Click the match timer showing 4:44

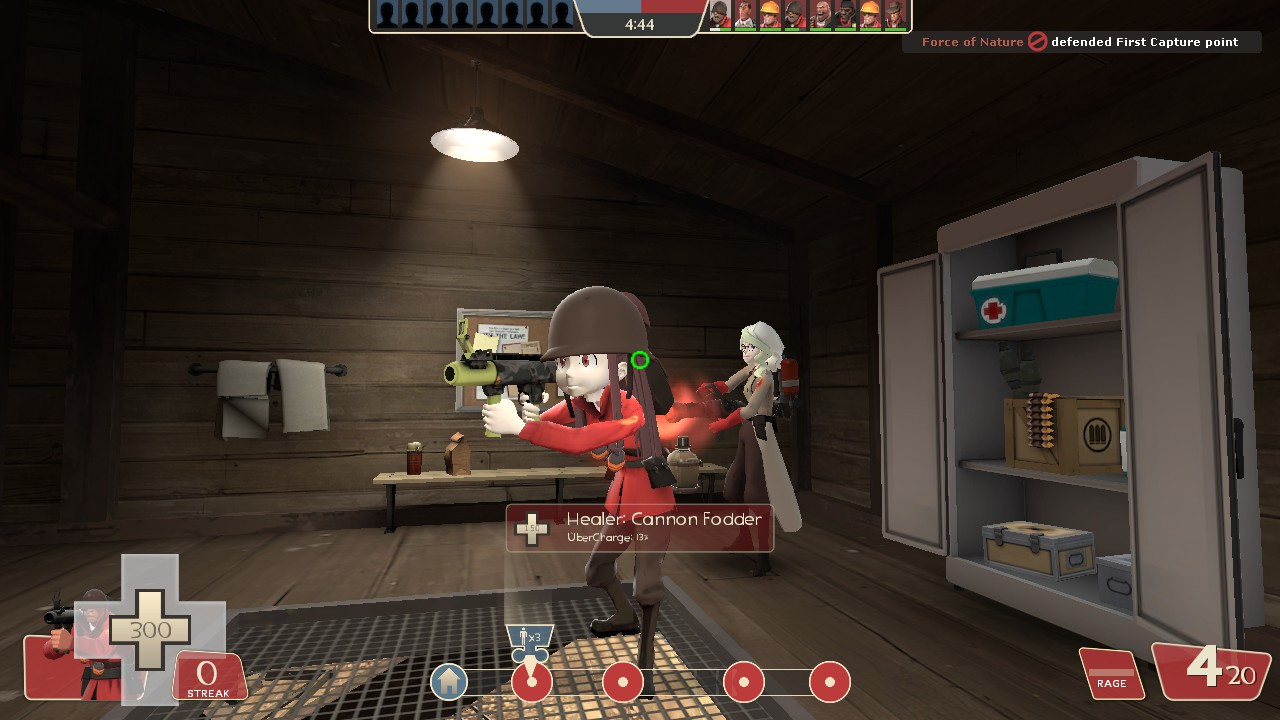pos(642,24)
